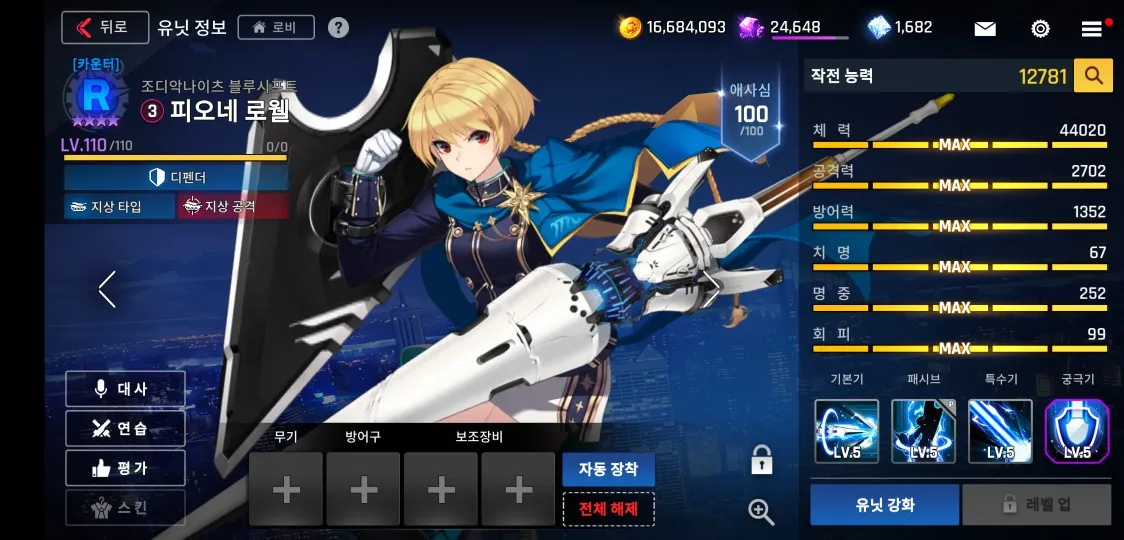The image size is (1124, 540).
Task: Auto-equip gear with 자동 장착
Action: pos(608,469)
